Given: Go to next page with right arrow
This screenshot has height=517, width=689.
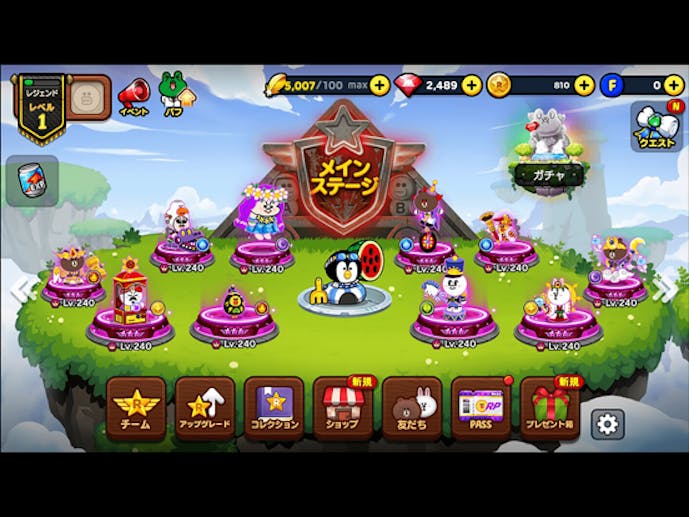Looking at the screenshot, I should pyautogui.click(x=664, y=290).
